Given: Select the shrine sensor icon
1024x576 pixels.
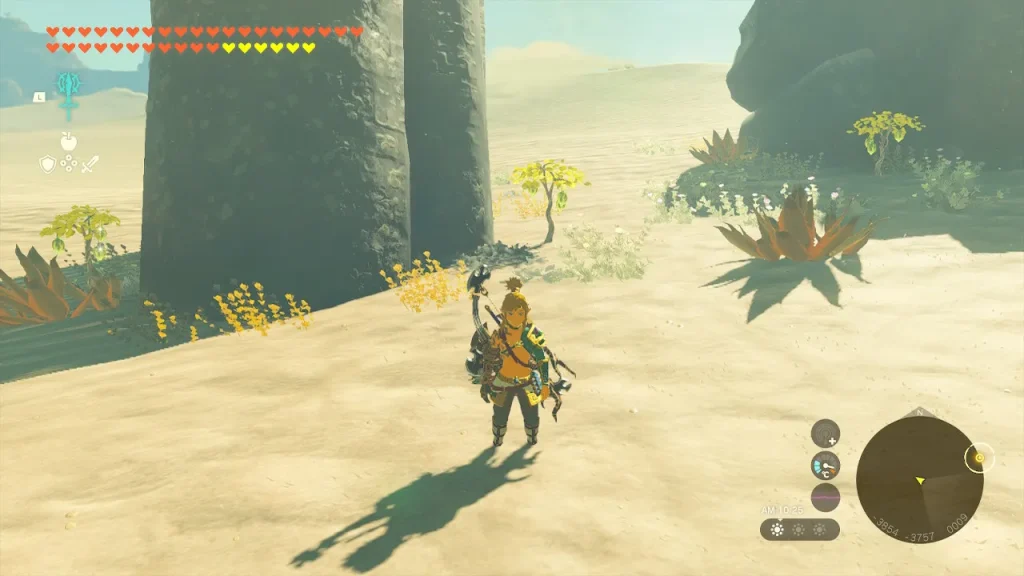Looking at the screenshot, I should [x=825, y=433].
